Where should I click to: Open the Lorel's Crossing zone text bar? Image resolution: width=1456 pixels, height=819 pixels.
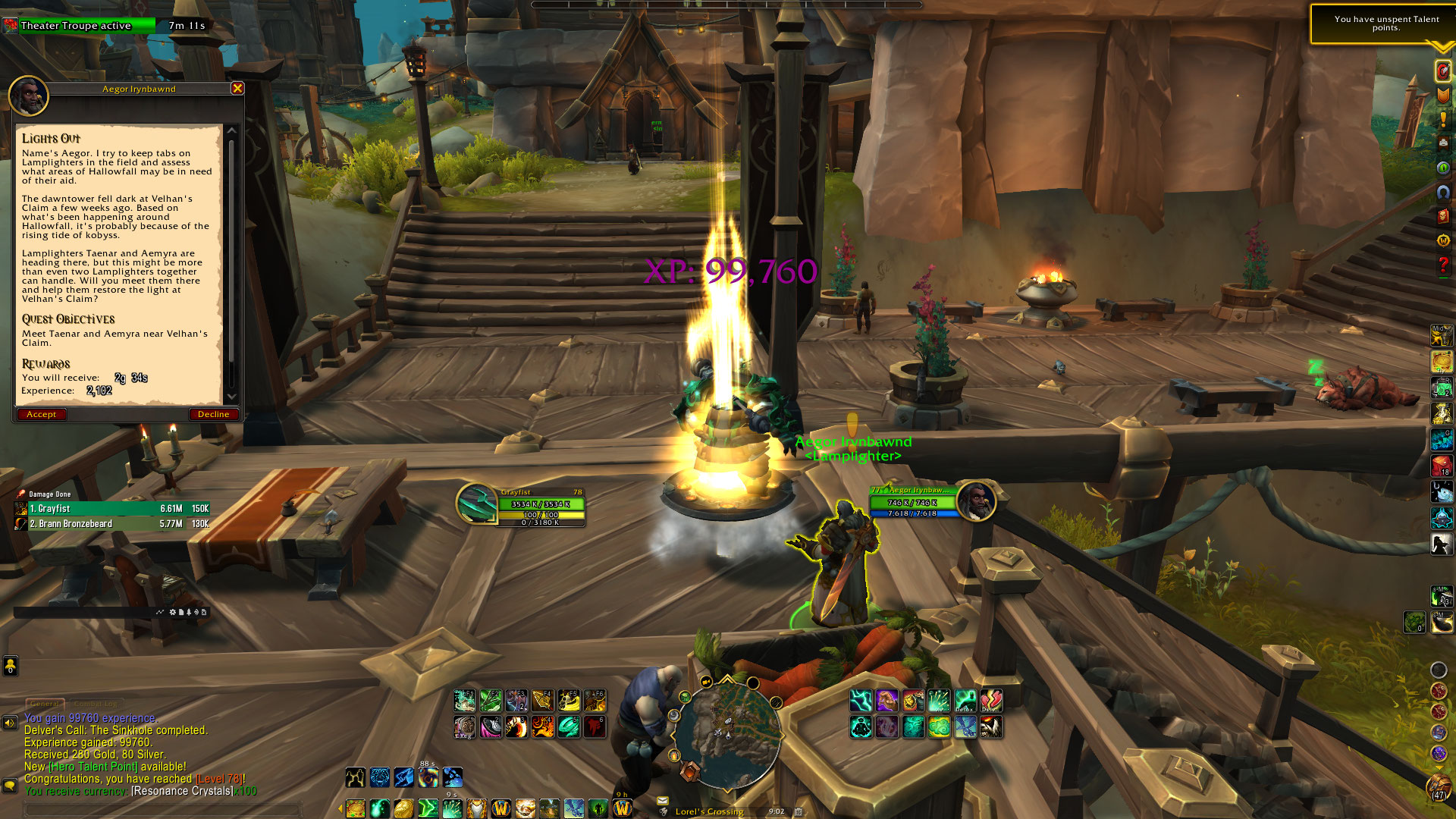pyautogui.click(x=709, y=811)
